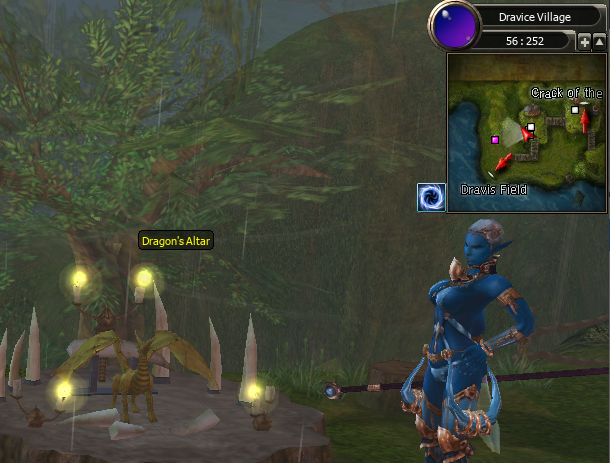Click the Dragon's Altar name label
This screenshot has height=463, width=610.
(x=176, y=241)
